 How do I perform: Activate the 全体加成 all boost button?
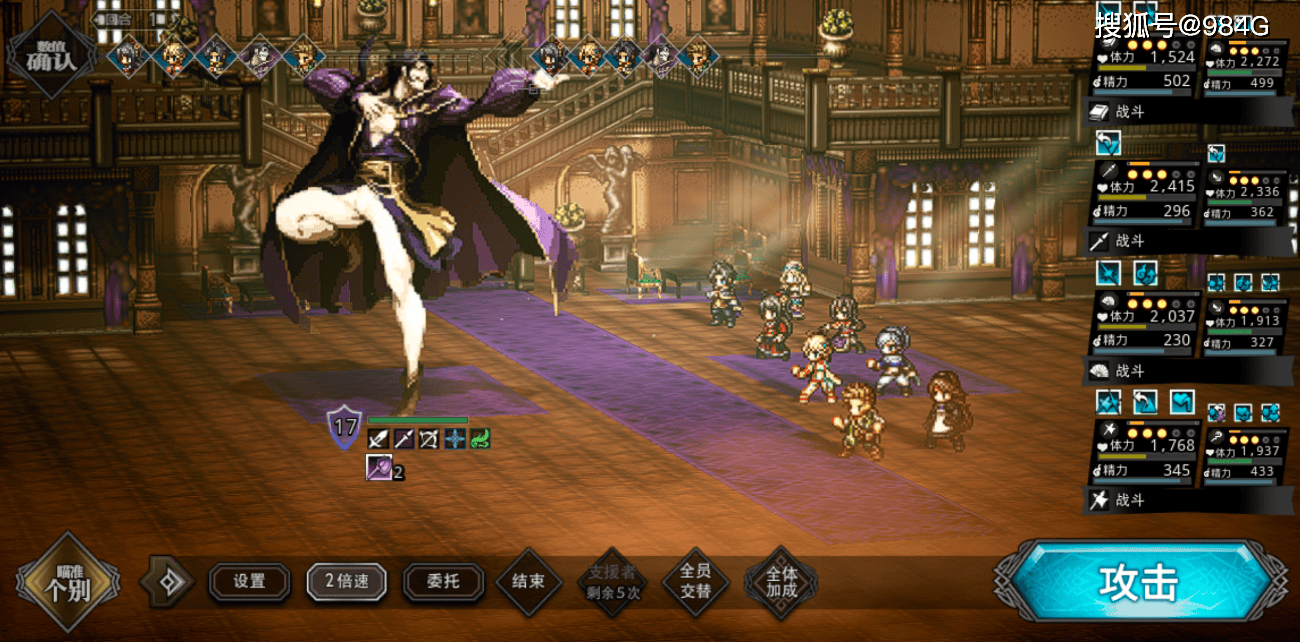tap(781, 582)
